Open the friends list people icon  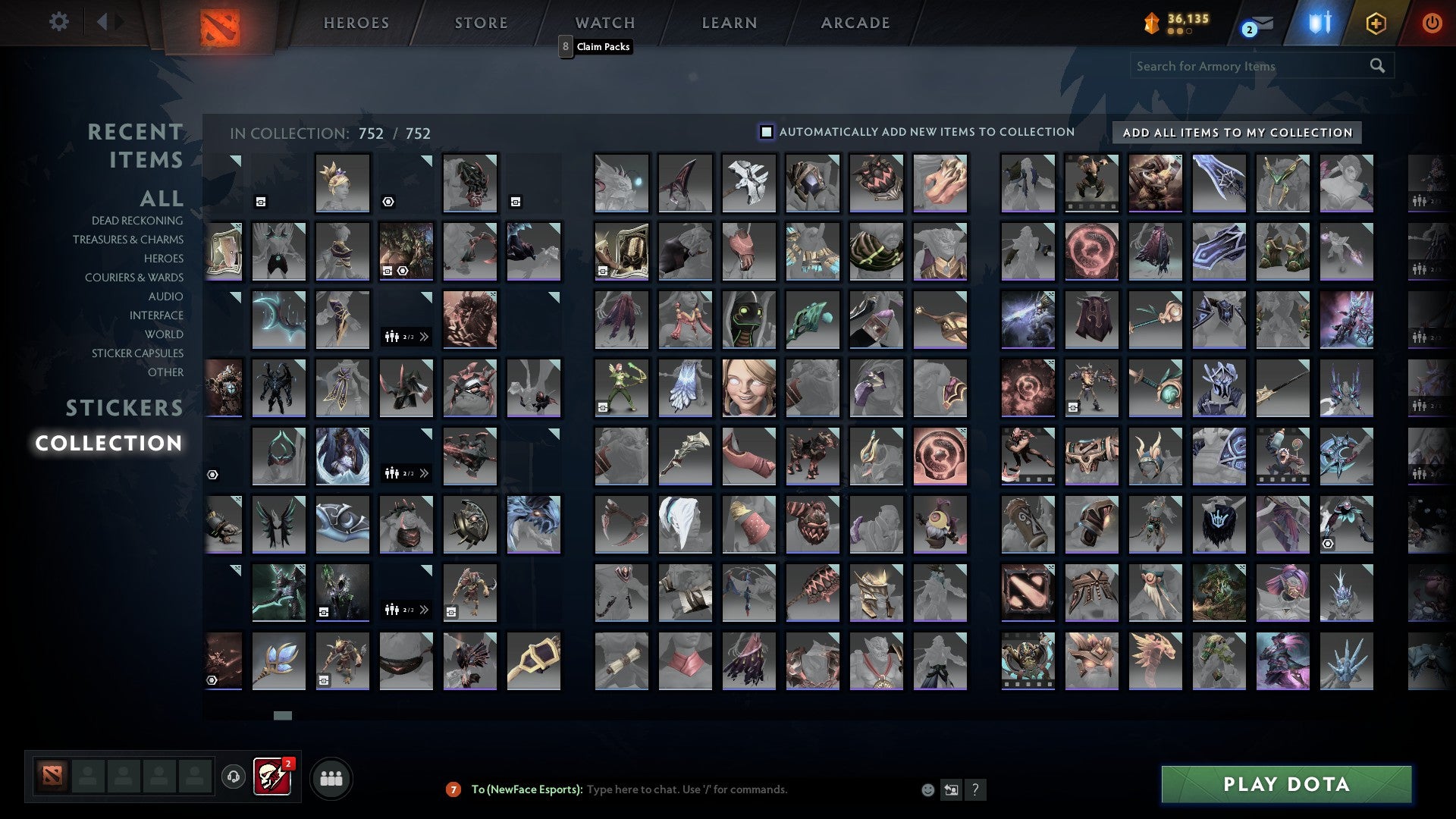330,777
